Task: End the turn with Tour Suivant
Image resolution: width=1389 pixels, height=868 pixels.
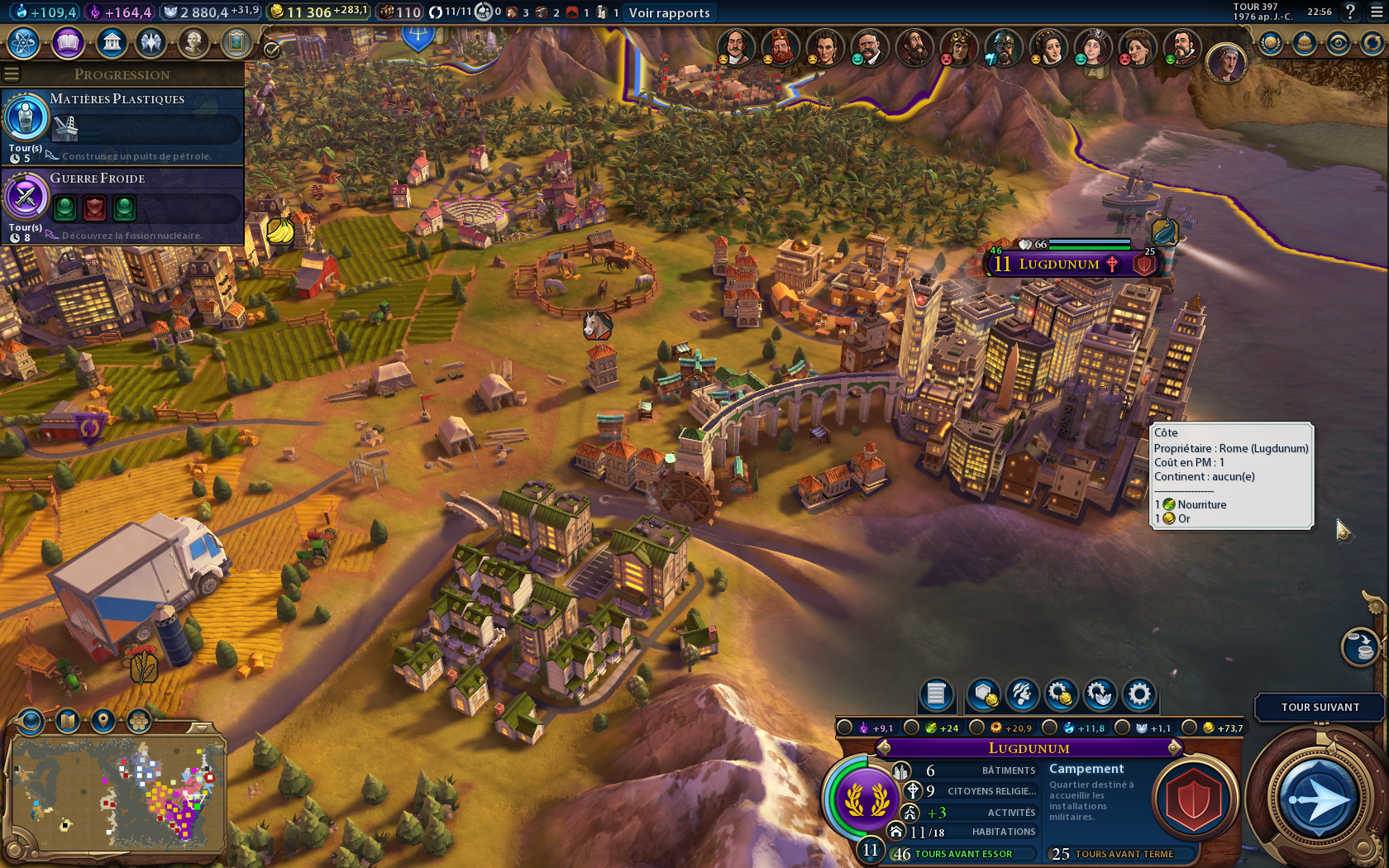Action: click(1320, 707)
